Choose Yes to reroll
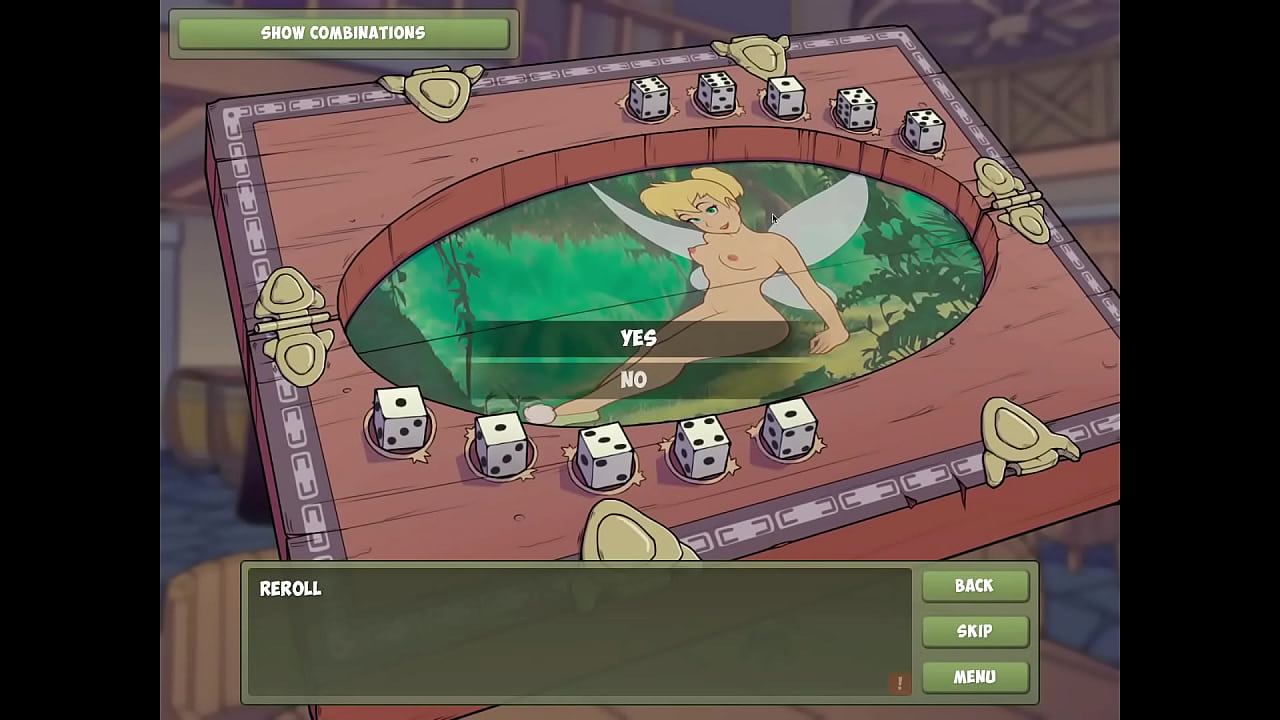Viewport: 1280px width, 720px height. (638, 338)
